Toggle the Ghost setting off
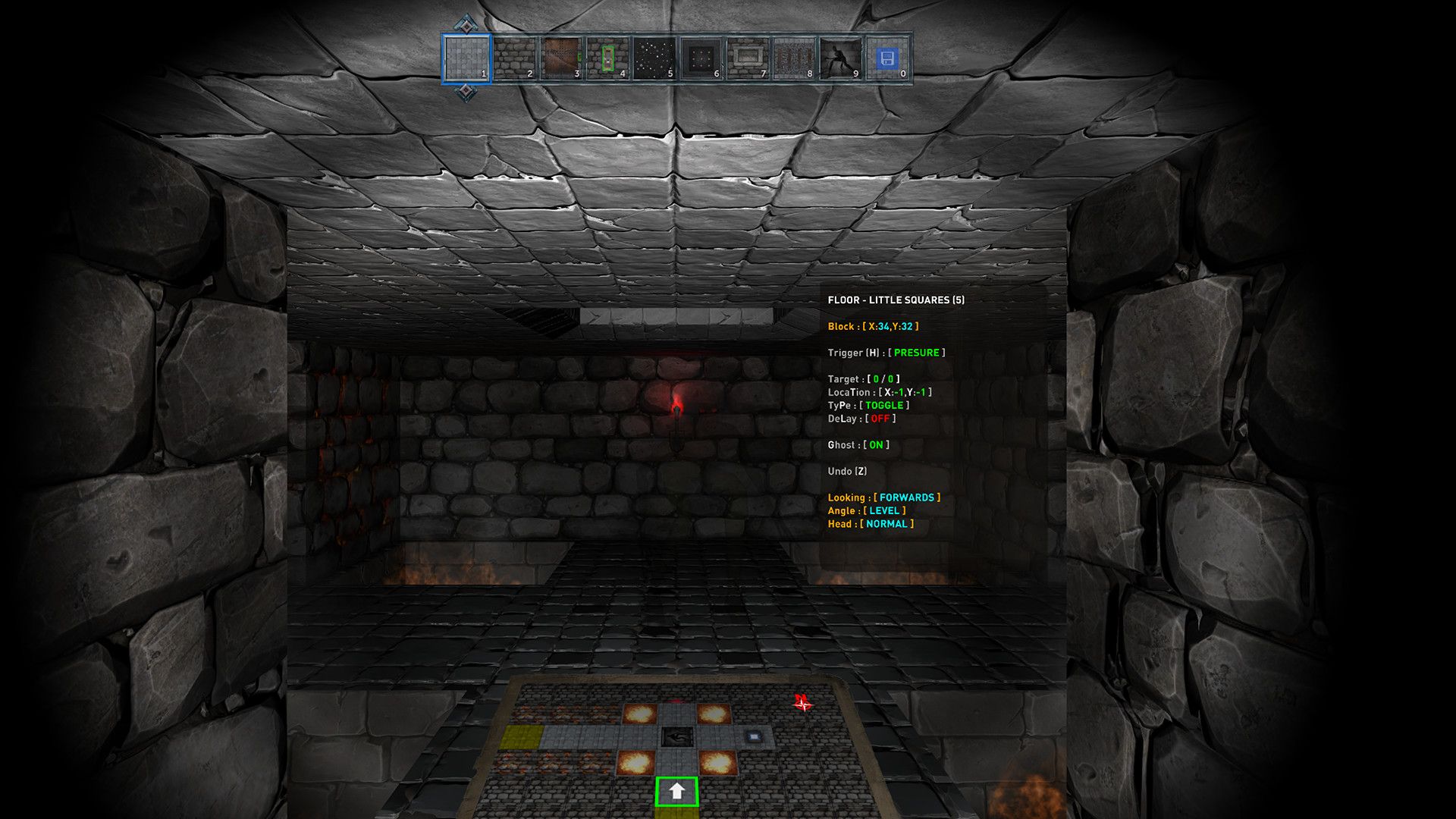This screenshot has height=819, width=1456. (876, 446)
